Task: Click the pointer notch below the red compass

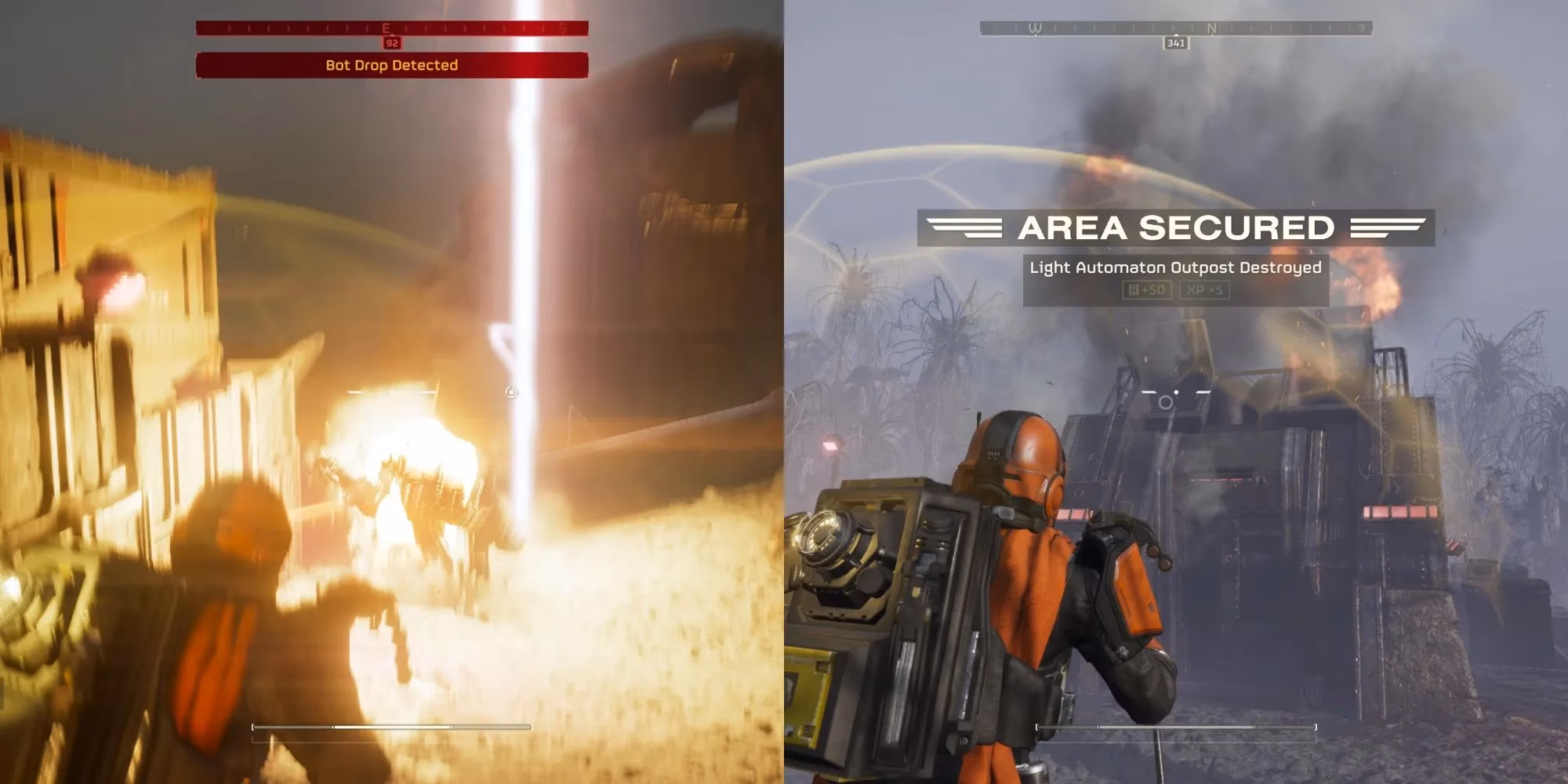Action: click(x=390, y=34)
